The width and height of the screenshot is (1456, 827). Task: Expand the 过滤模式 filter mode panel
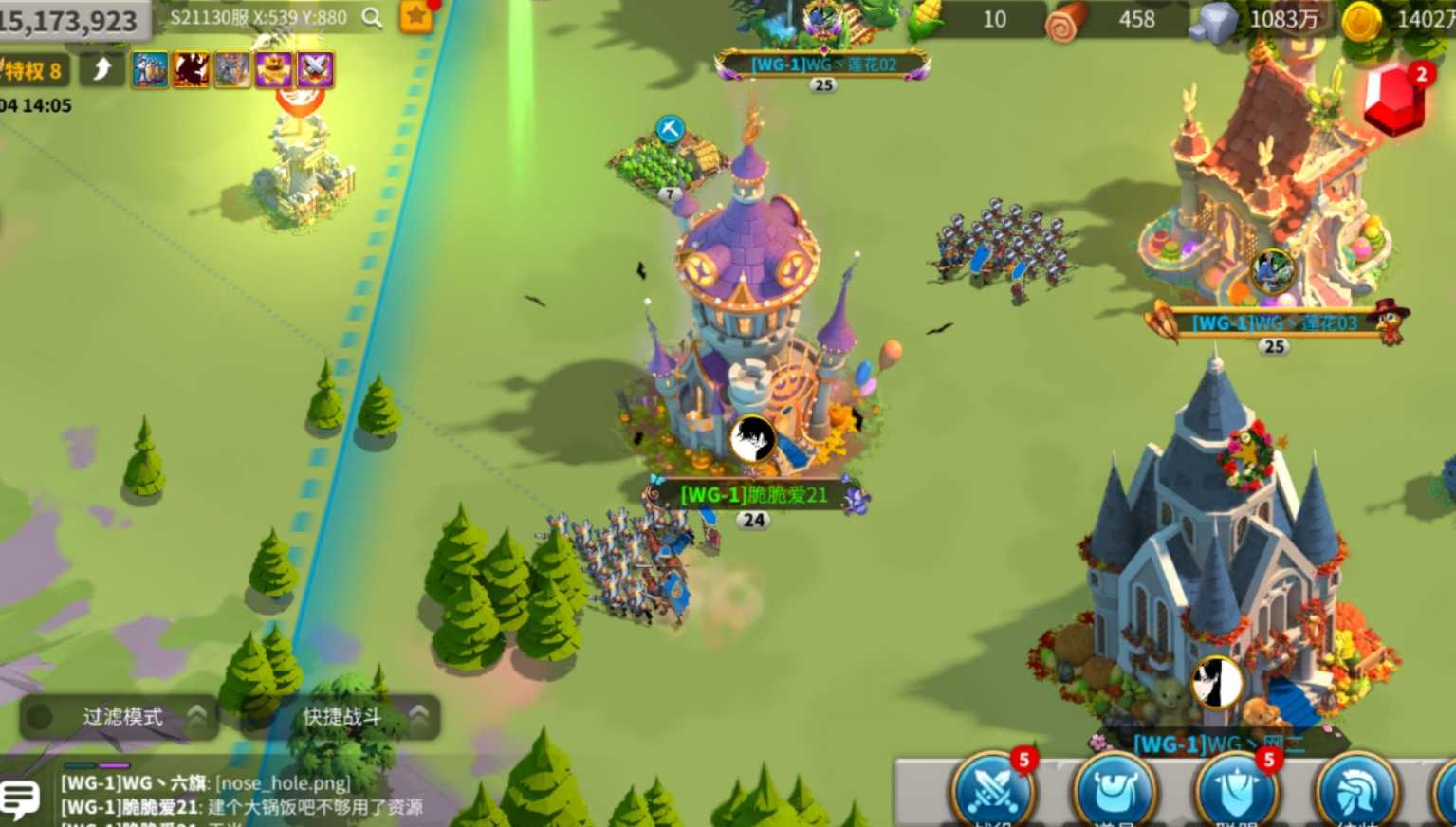click(120, 717)
